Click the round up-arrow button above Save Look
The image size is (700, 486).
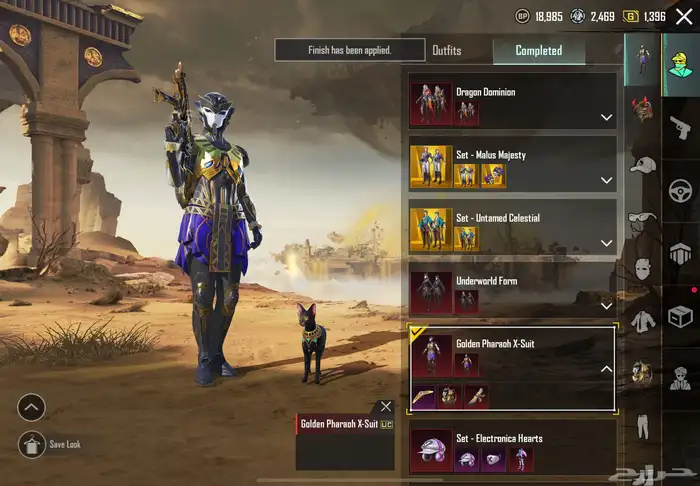(x=32, y=407)
